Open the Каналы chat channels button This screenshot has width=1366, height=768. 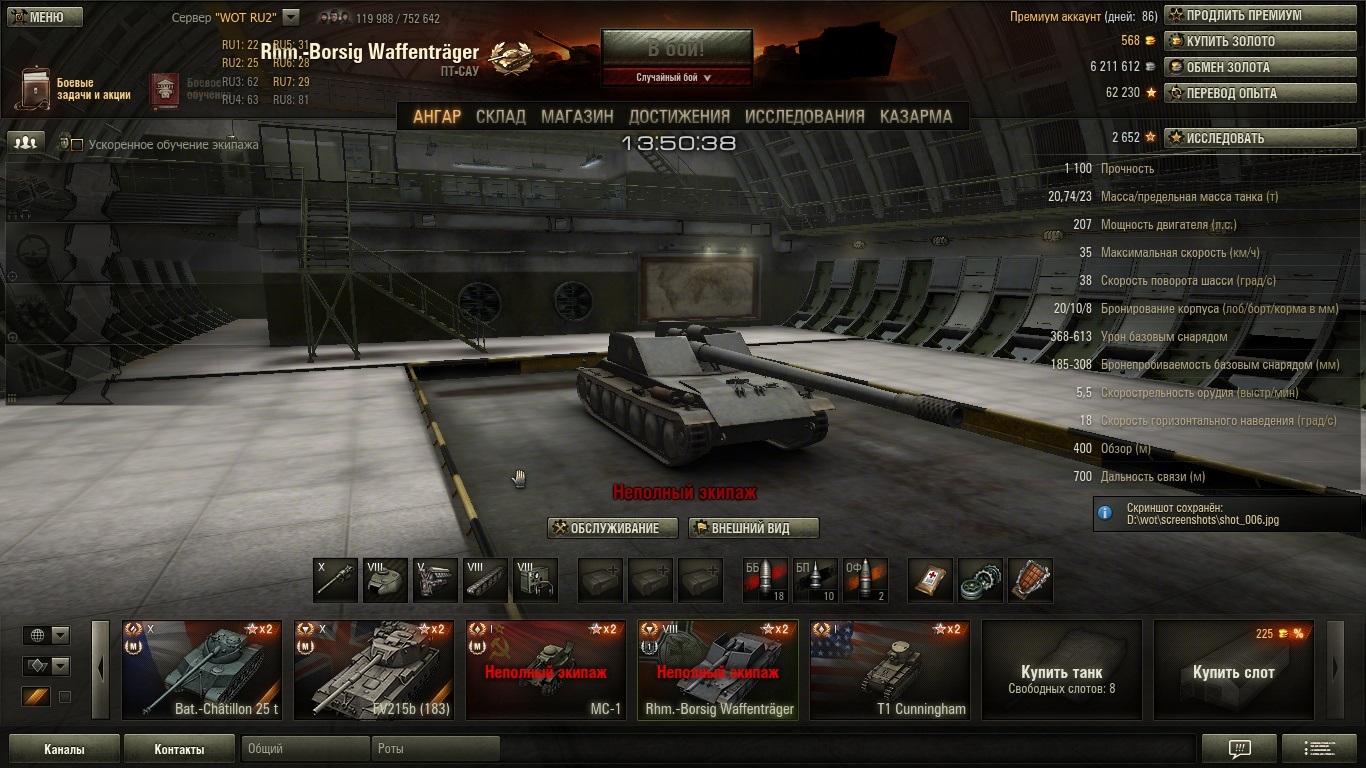pyautogui.click(x=64, y=749)
